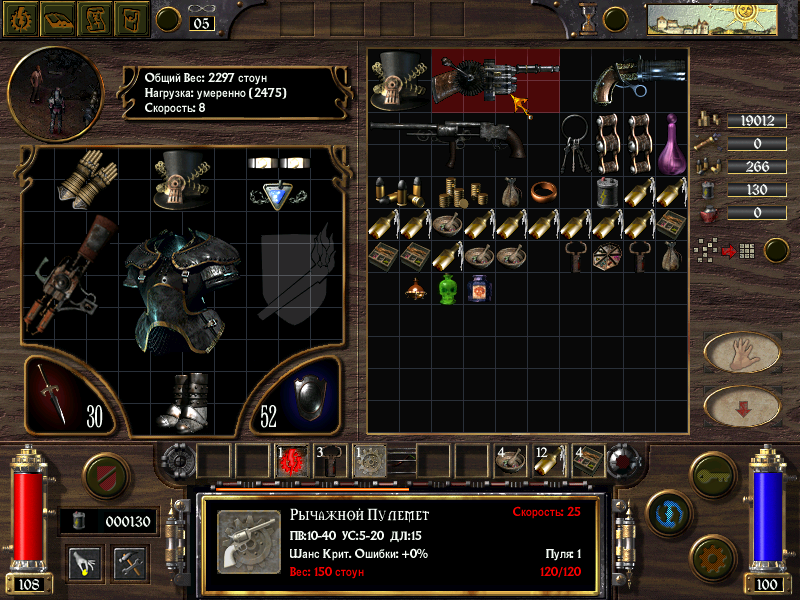Select the green skull poison bottle
The width and height of the screenshot is (800, 600).
coord(447,290)
